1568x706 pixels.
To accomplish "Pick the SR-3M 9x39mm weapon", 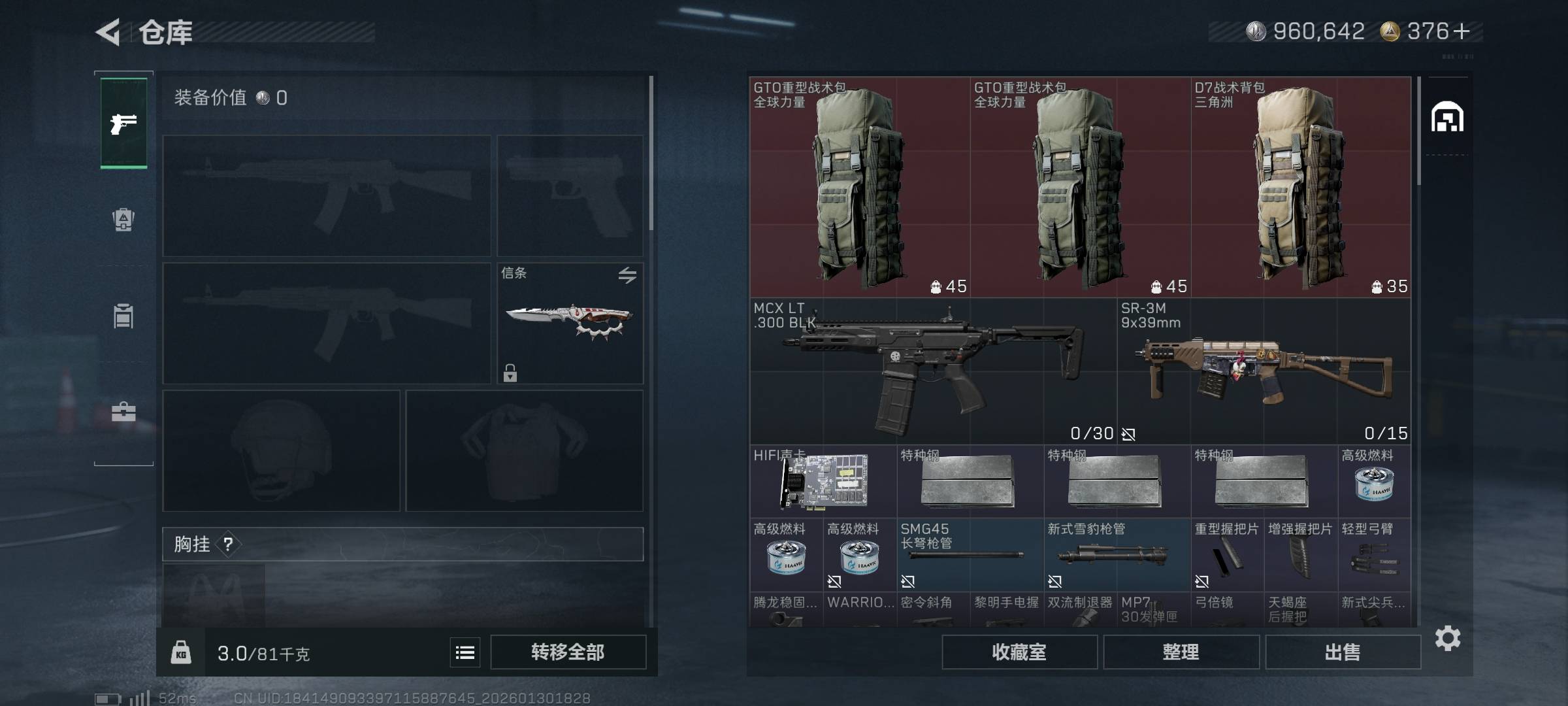I will pos(1264,371).
